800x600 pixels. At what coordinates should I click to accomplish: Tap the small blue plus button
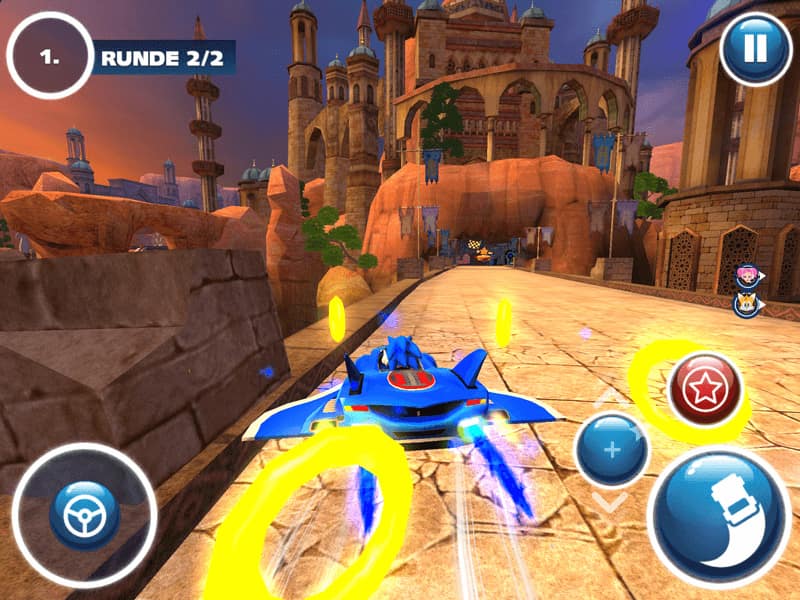(612, 450)
